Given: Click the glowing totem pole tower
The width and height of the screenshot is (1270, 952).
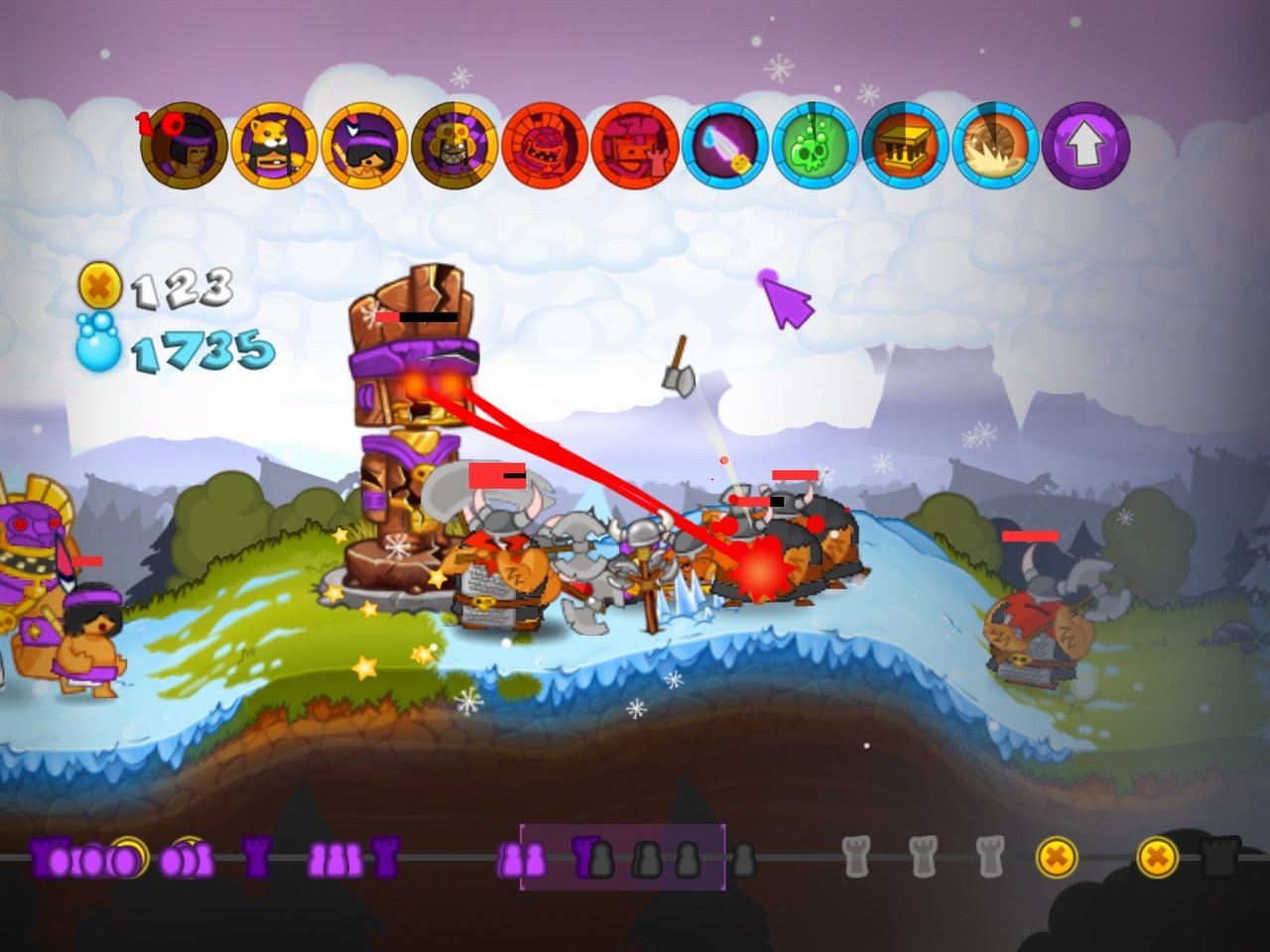Looking at the screenshot, I should [x=417, y=397].
